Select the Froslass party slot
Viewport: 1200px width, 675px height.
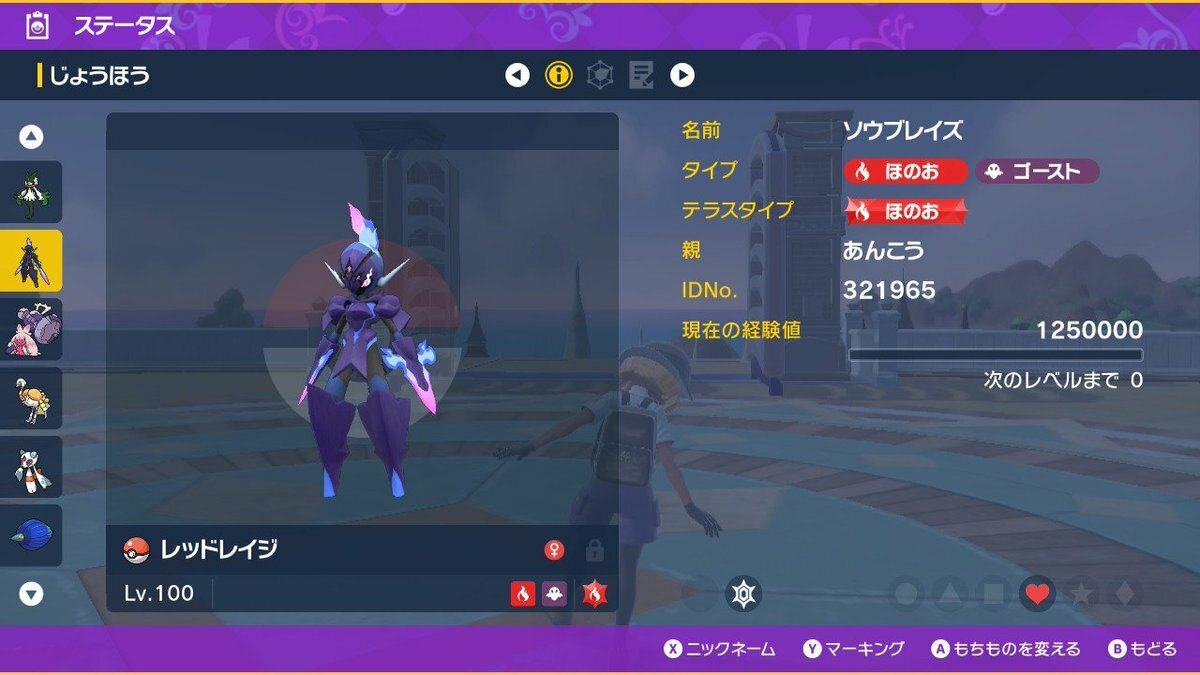[x=31, y=466]
